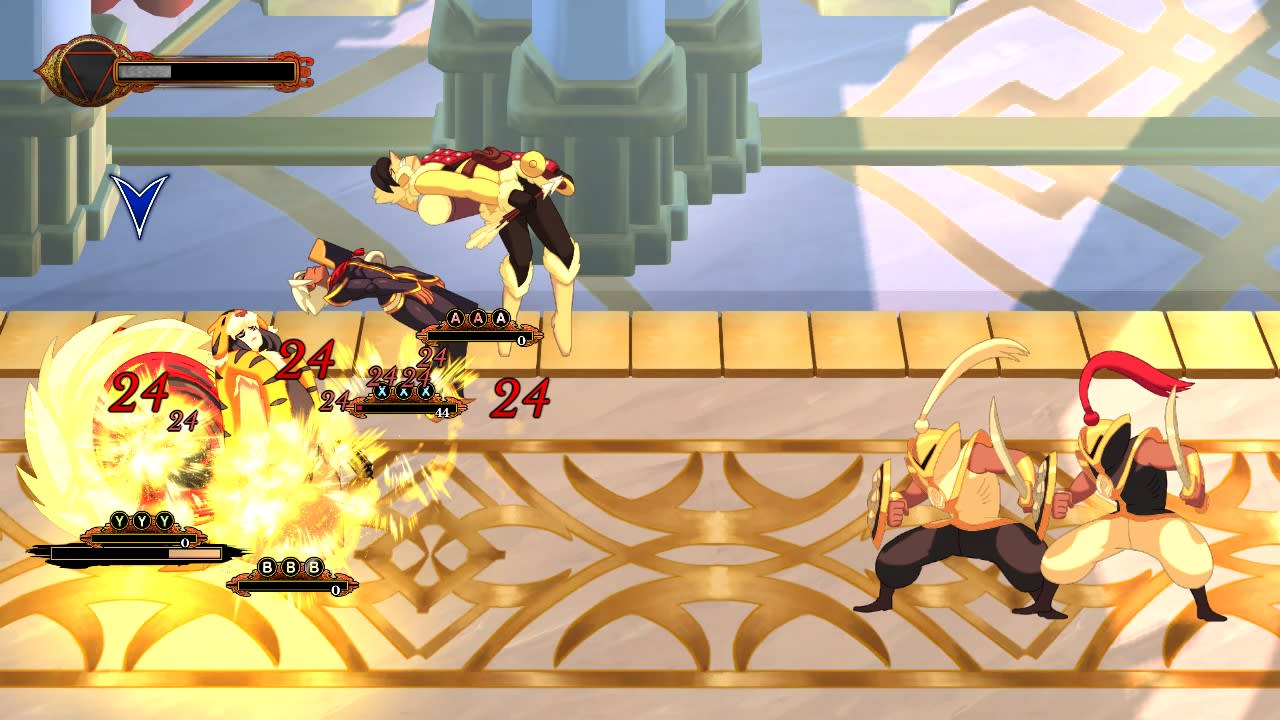Toggle the second Y prompt badge
This screenshot has height=720, width=1280.
click(x=142, y=519)
